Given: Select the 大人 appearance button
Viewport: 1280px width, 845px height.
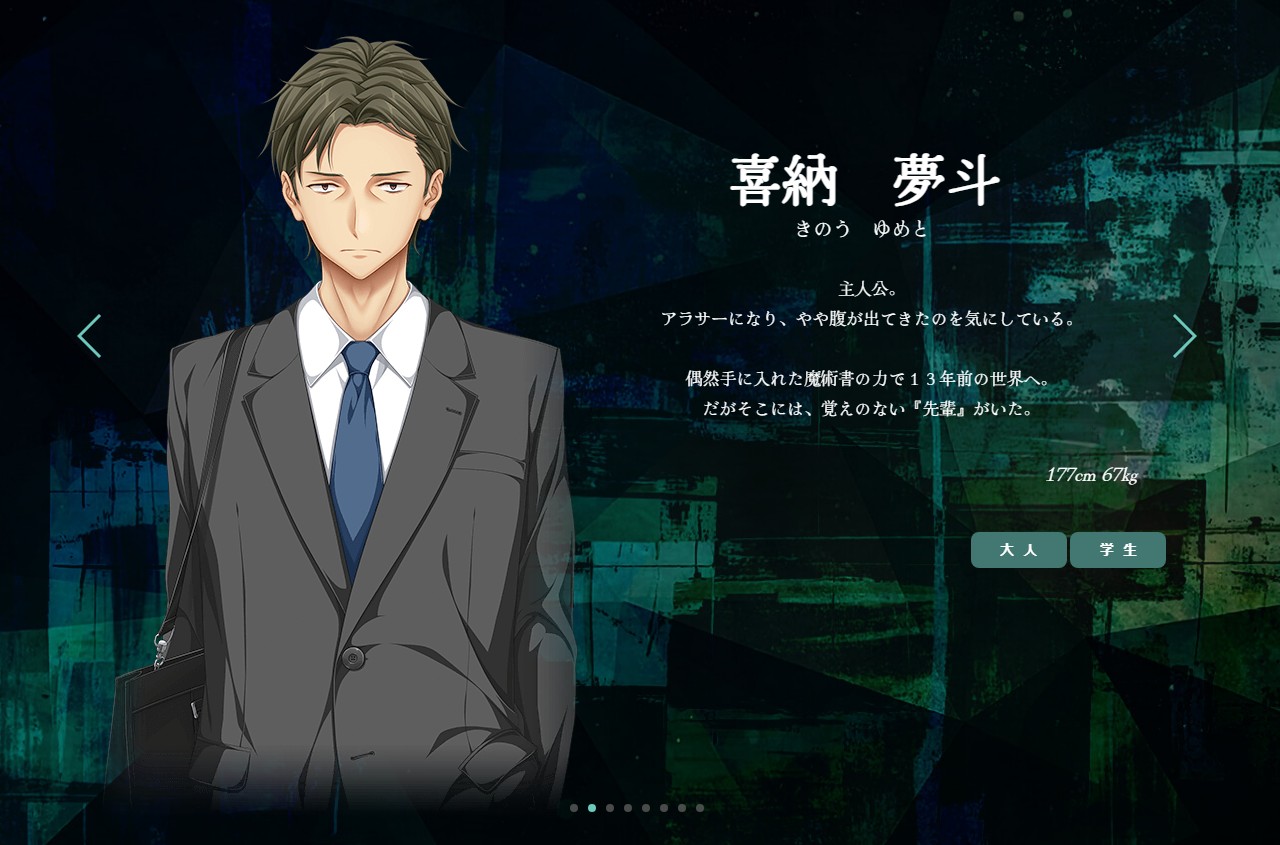Looking at the screenshot, I should coord(1018,550).
